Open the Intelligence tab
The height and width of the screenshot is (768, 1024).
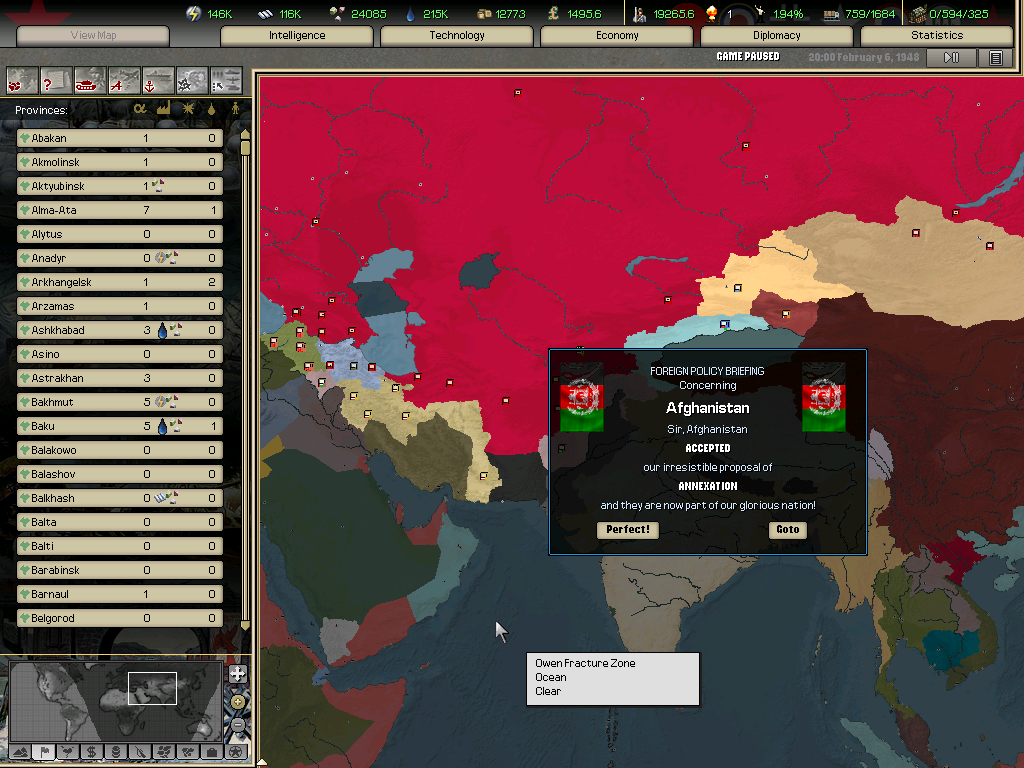[297, 36]
